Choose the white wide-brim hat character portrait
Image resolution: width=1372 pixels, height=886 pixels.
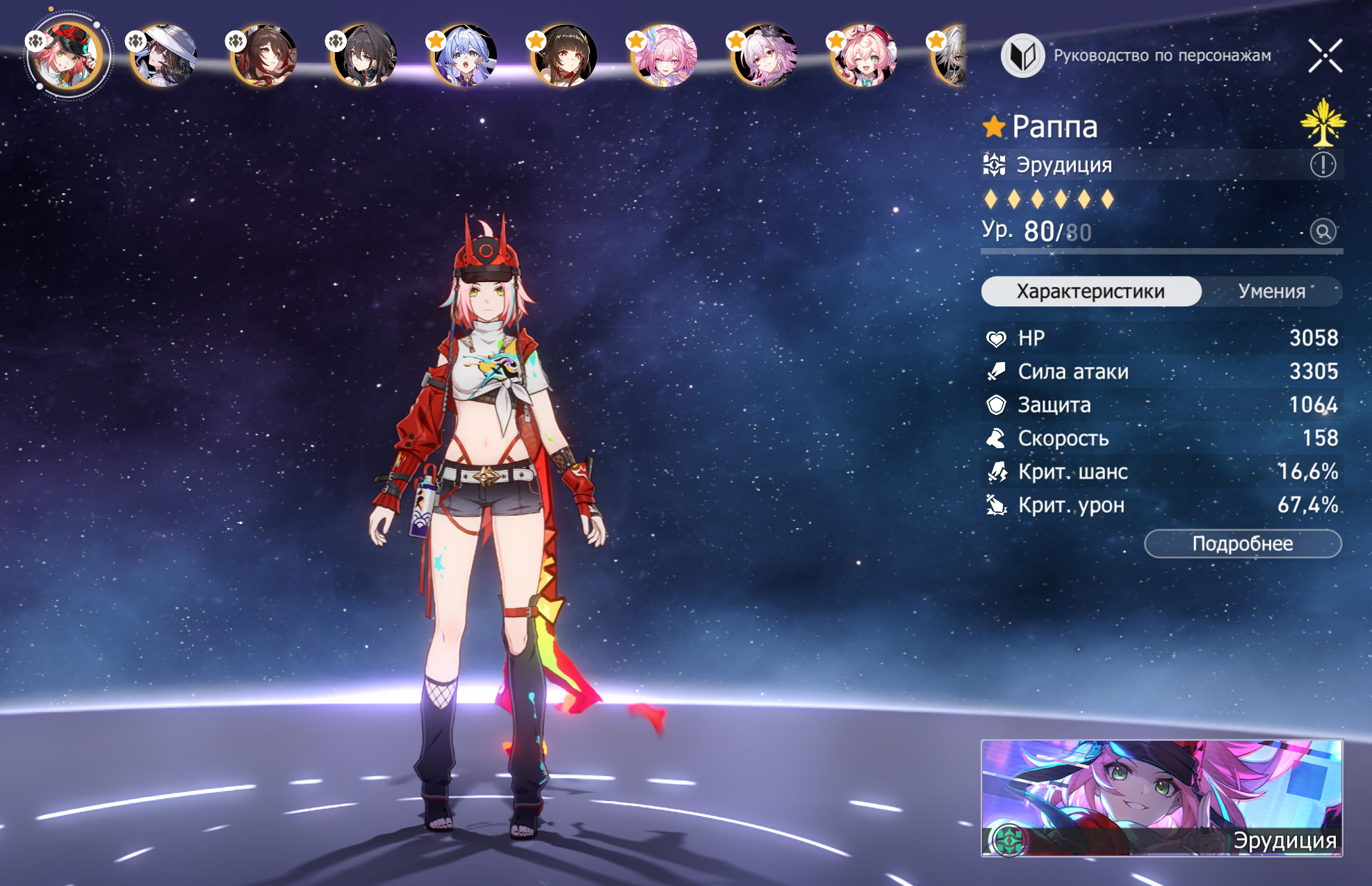165,56
